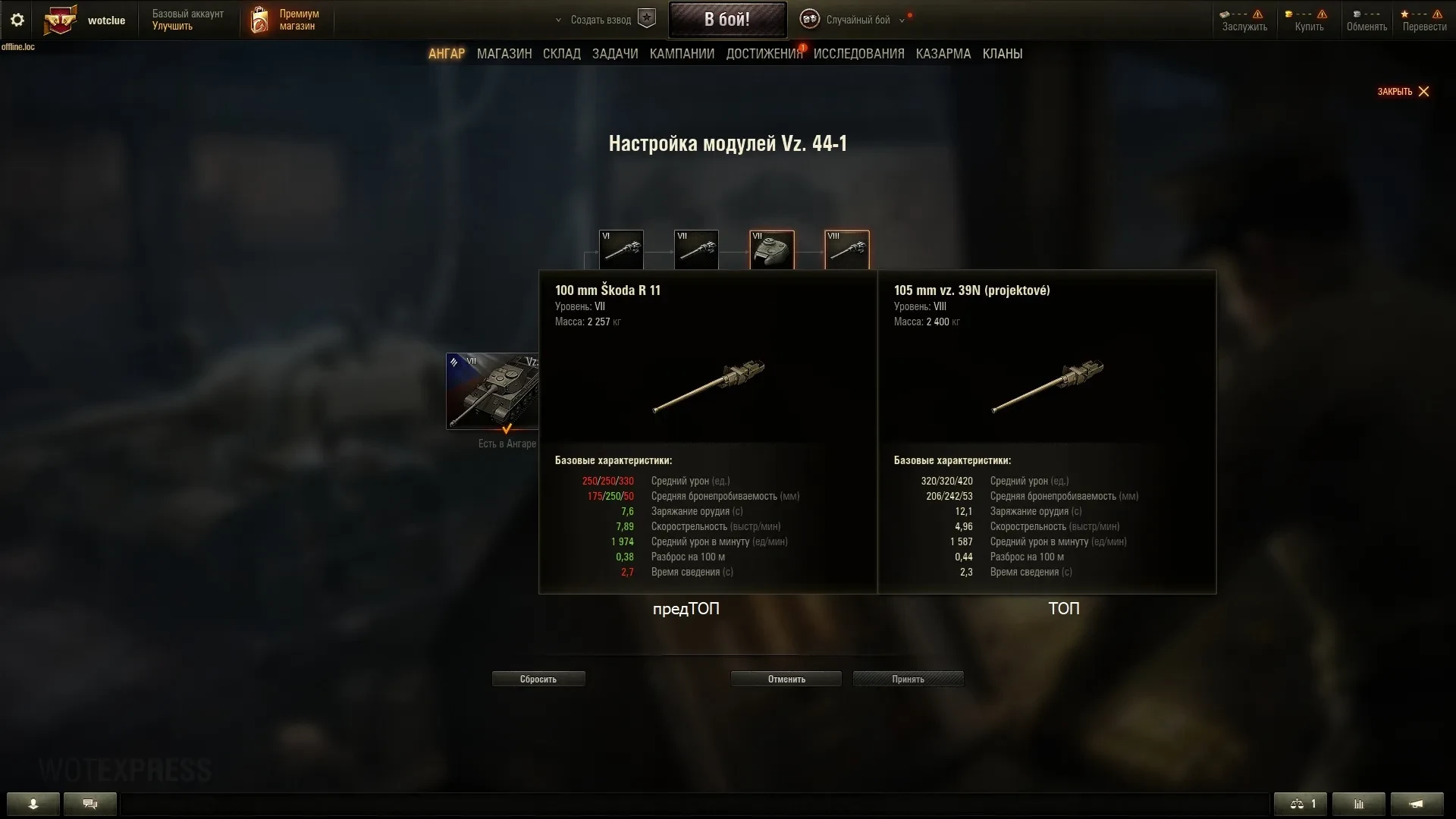The height and width of the screenshot is (819, 1456).
Task: Open the Случайный бой battle mode dropdown
Action: [x=857, y=20]
